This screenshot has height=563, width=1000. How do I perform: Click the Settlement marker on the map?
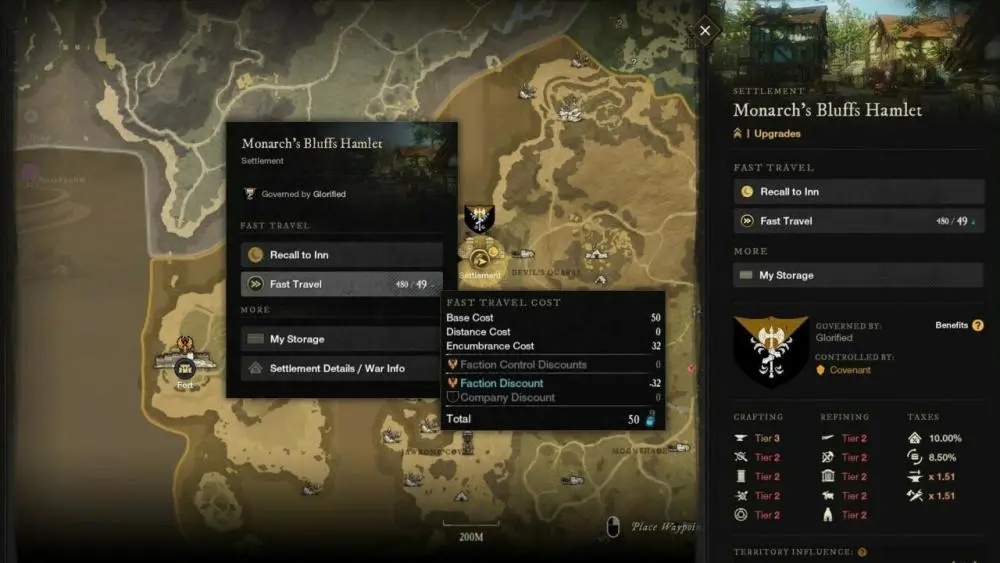click(479, 257)
